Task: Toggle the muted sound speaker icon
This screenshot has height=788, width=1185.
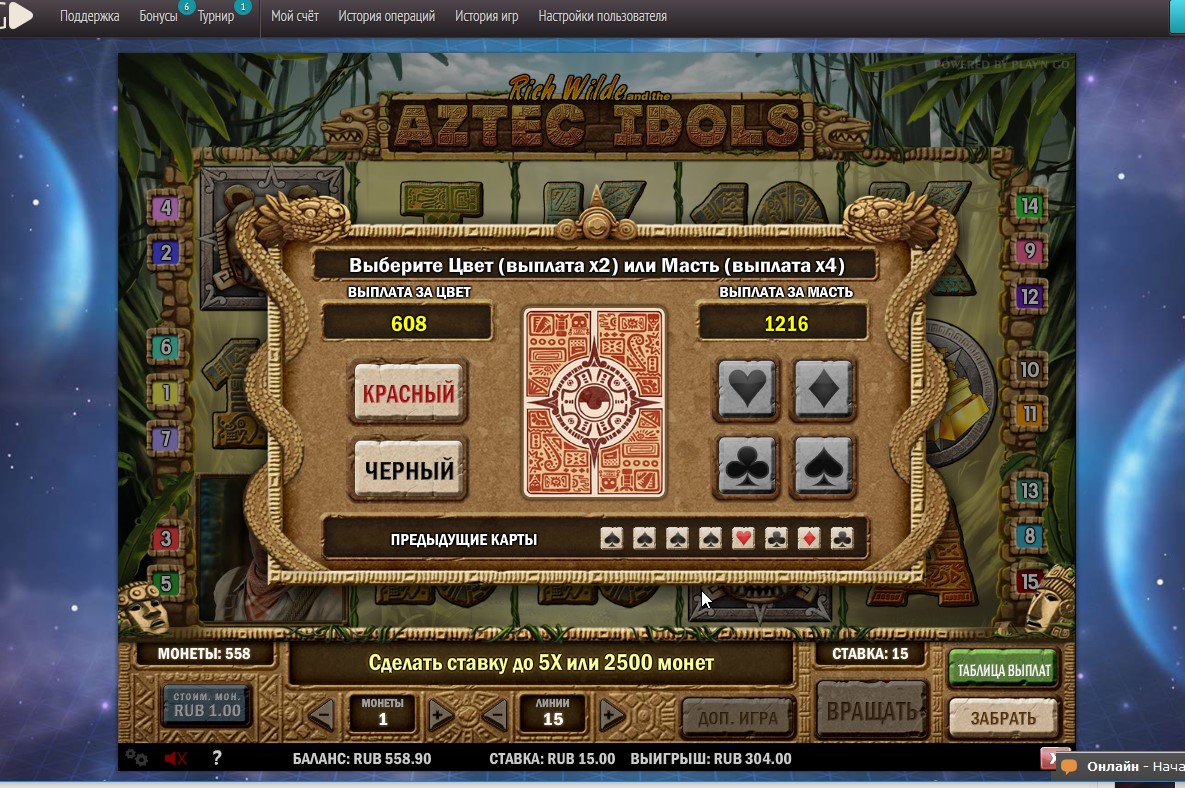Action: point(175,758)
